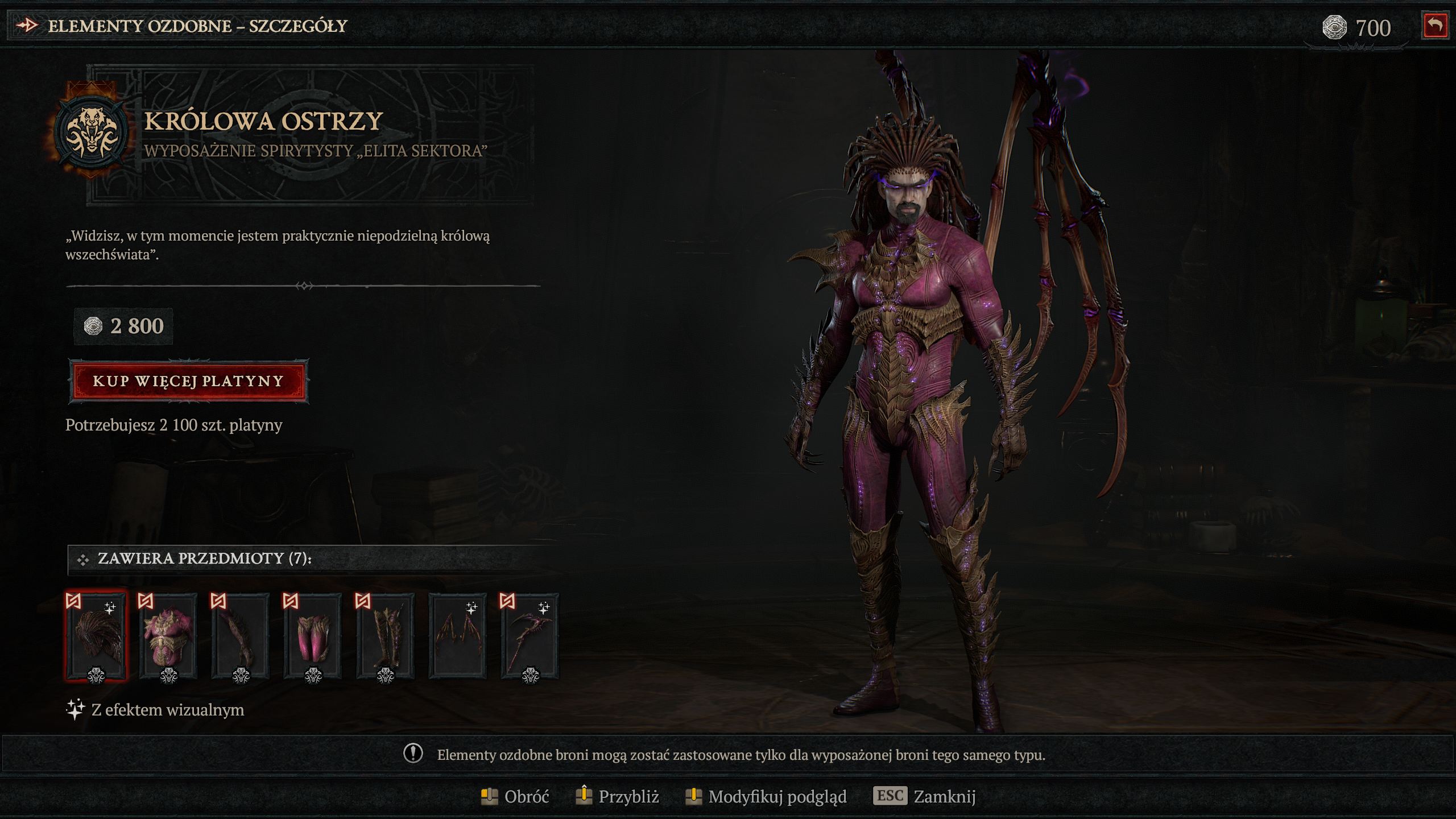
Task: Go back with the red arrow button
Action: click(x=1435, y=26)
